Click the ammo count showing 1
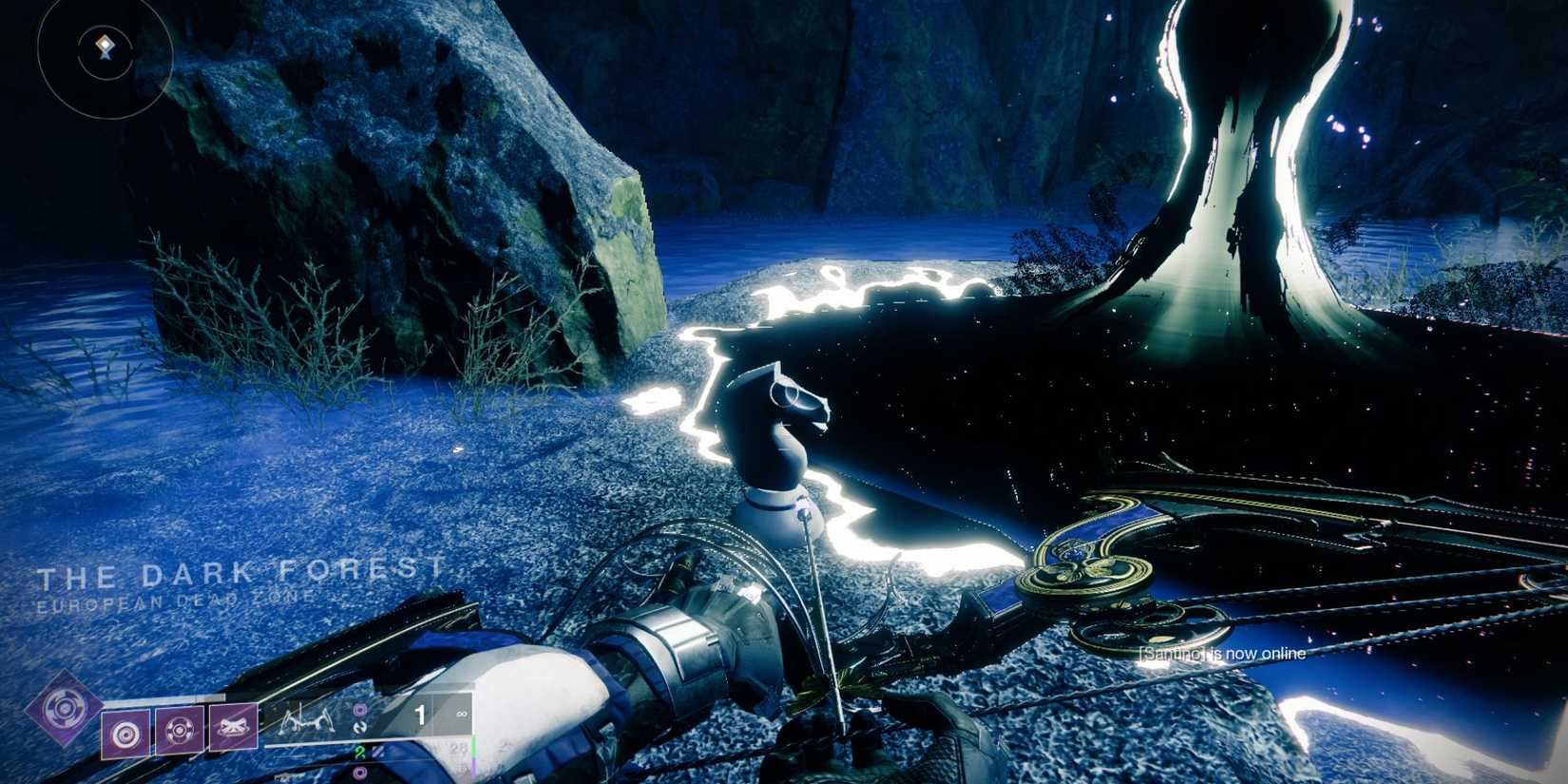This screenshot has height=784, width=1568. tap(421, 715)
